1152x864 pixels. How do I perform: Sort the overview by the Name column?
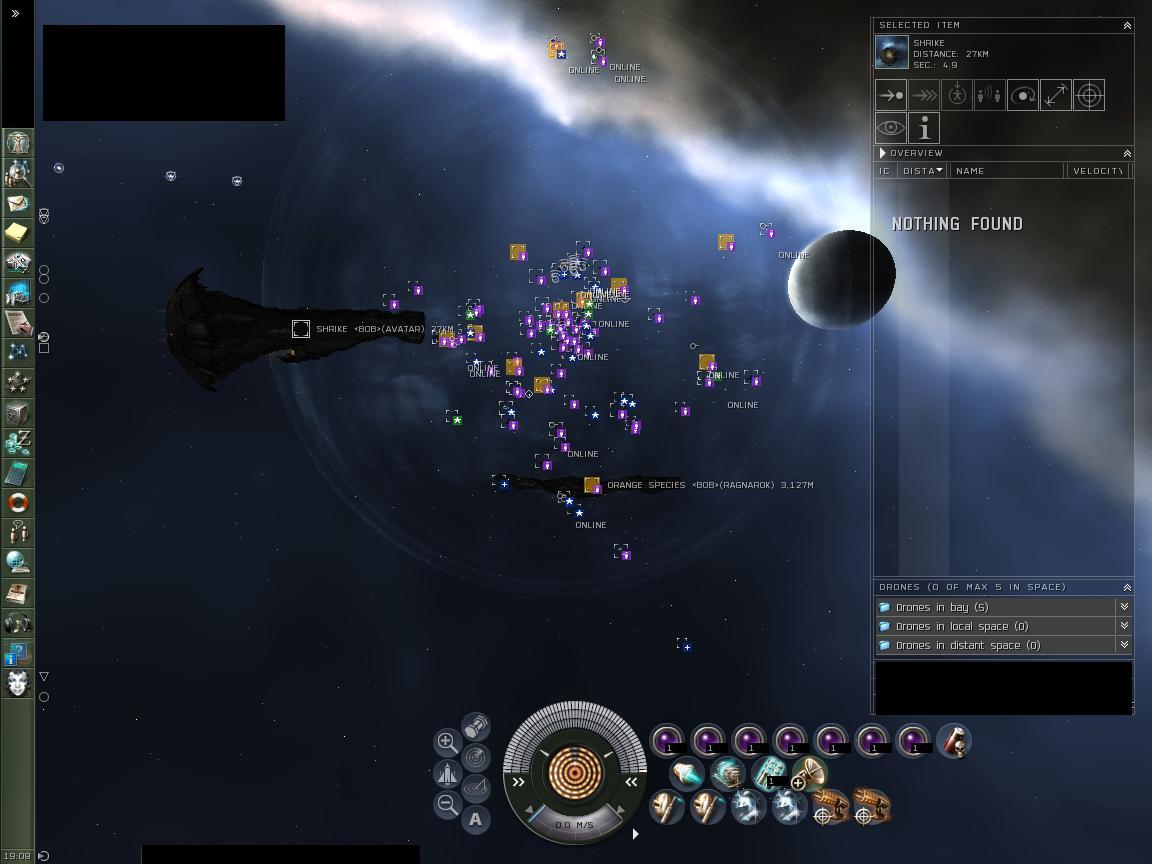click(1006, 171)
